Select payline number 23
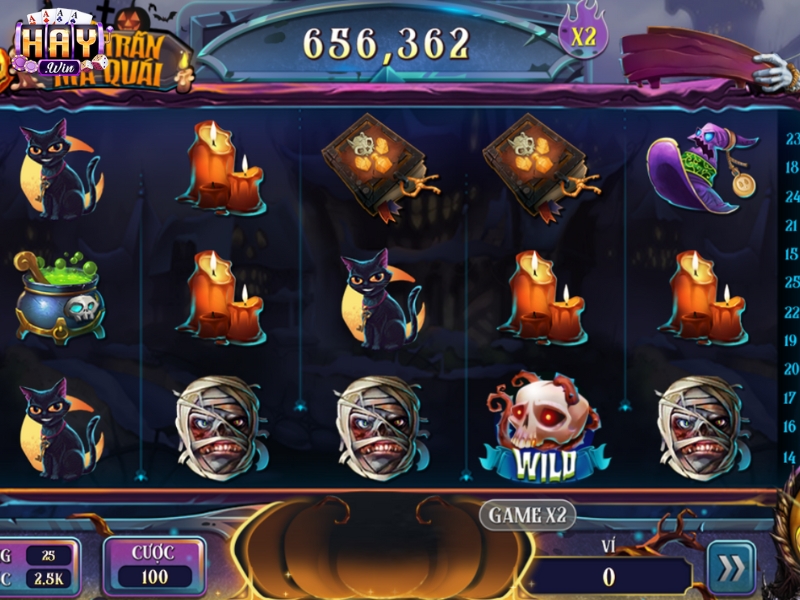This screenshot has width=800, height=600. (792, 139)
